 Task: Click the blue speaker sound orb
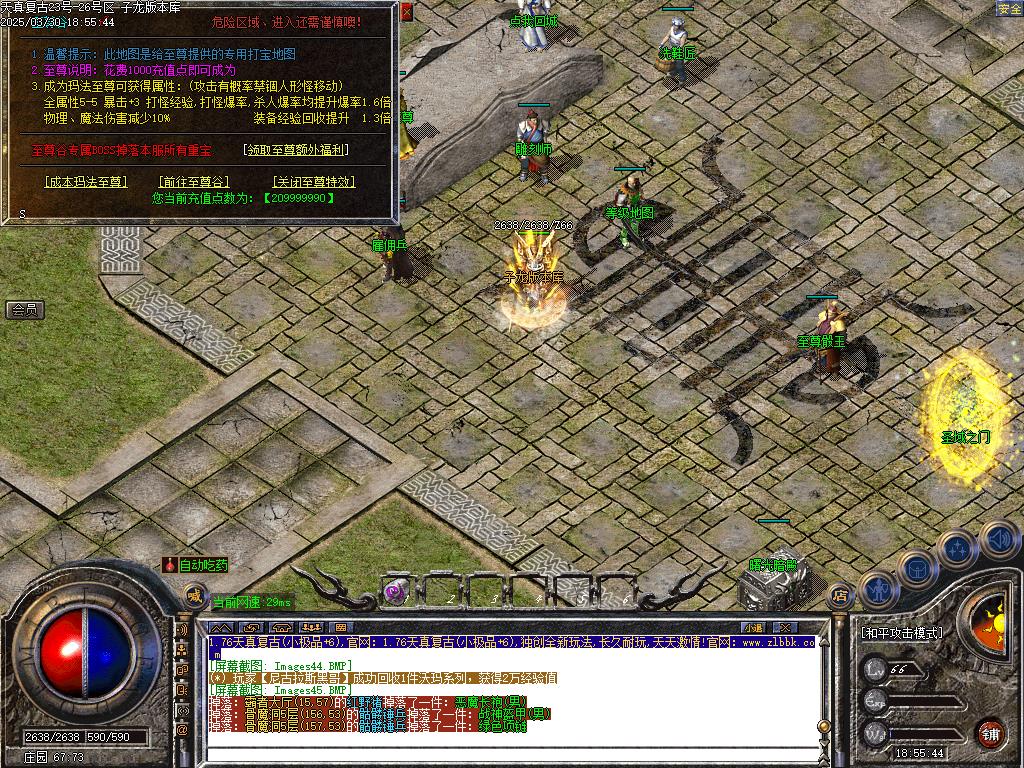pos(998,539)
